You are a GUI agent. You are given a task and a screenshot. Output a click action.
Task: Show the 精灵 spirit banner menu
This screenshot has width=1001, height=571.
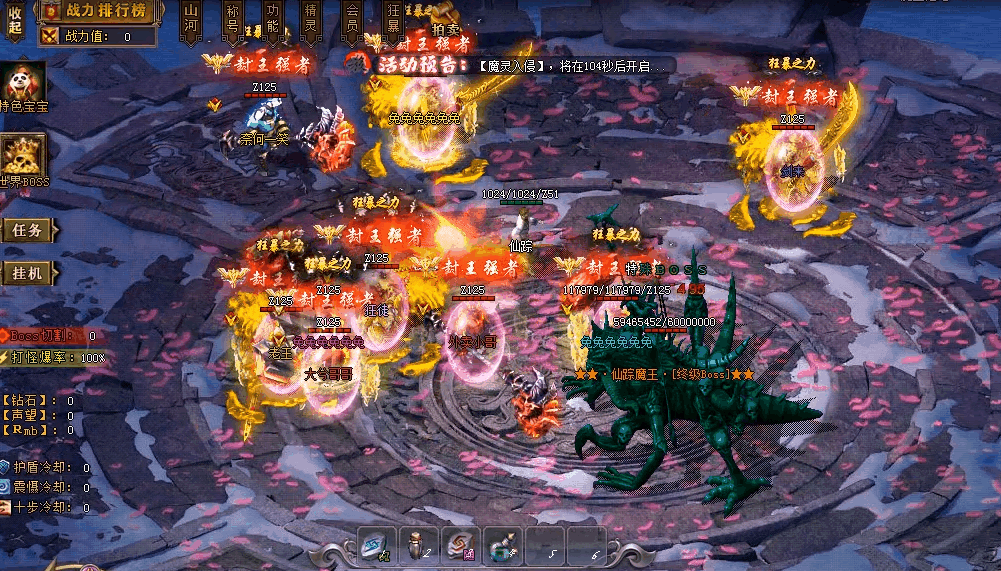tap(311, 20)
